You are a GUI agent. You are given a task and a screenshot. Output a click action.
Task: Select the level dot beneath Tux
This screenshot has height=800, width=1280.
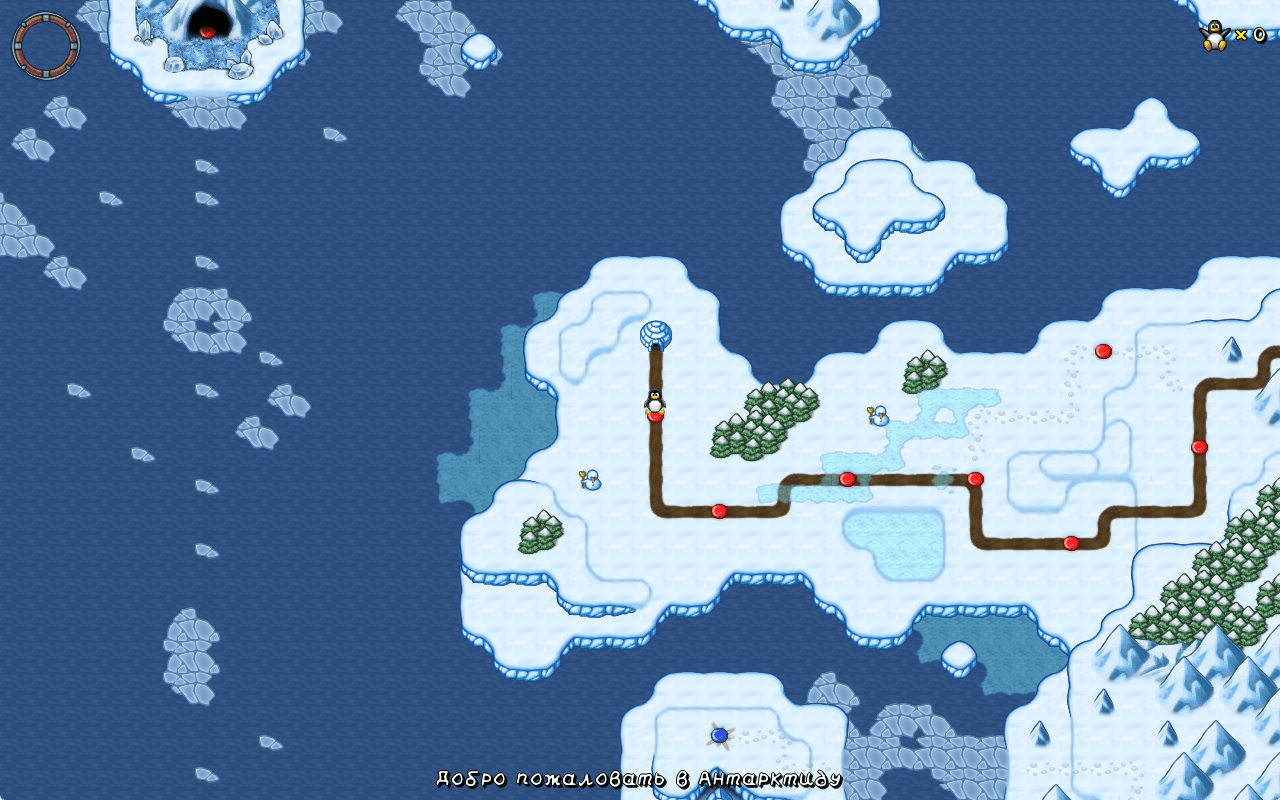click(x=655, y=416)
